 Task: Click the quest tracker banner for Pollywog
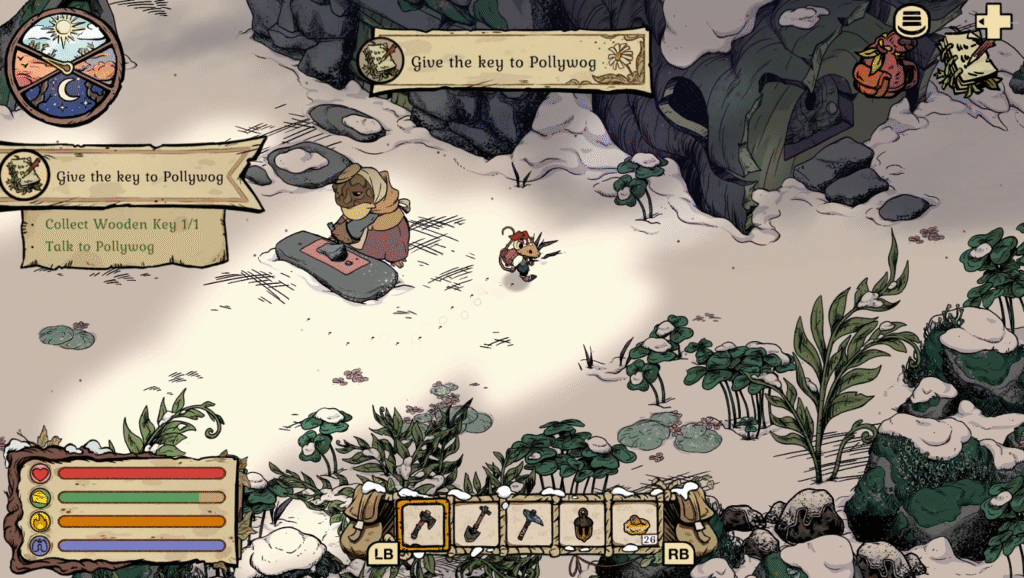click(x=130, y=177)
